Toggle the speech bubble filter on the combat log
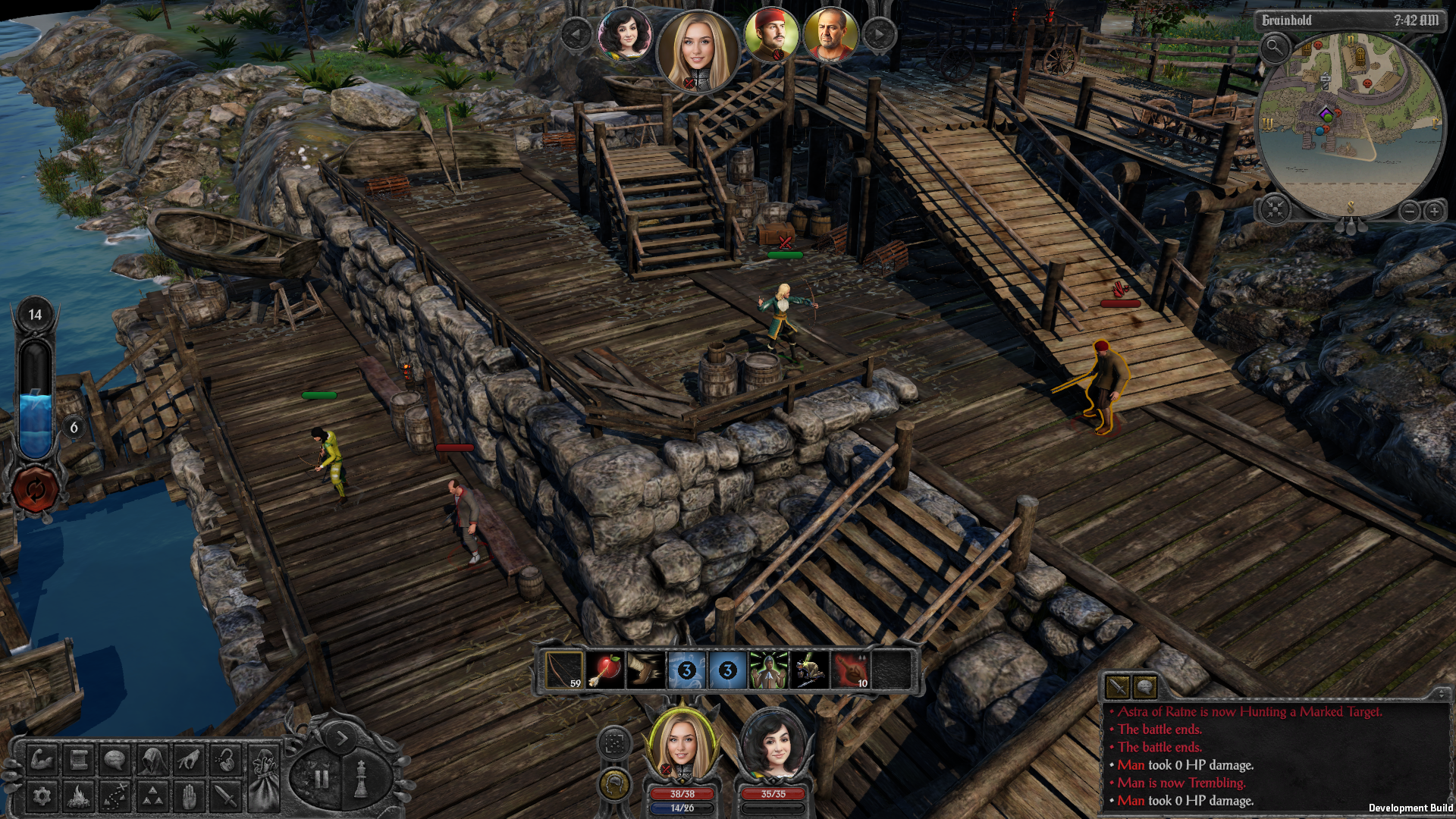The image size is (1456, 819). tap(1145, 686)
